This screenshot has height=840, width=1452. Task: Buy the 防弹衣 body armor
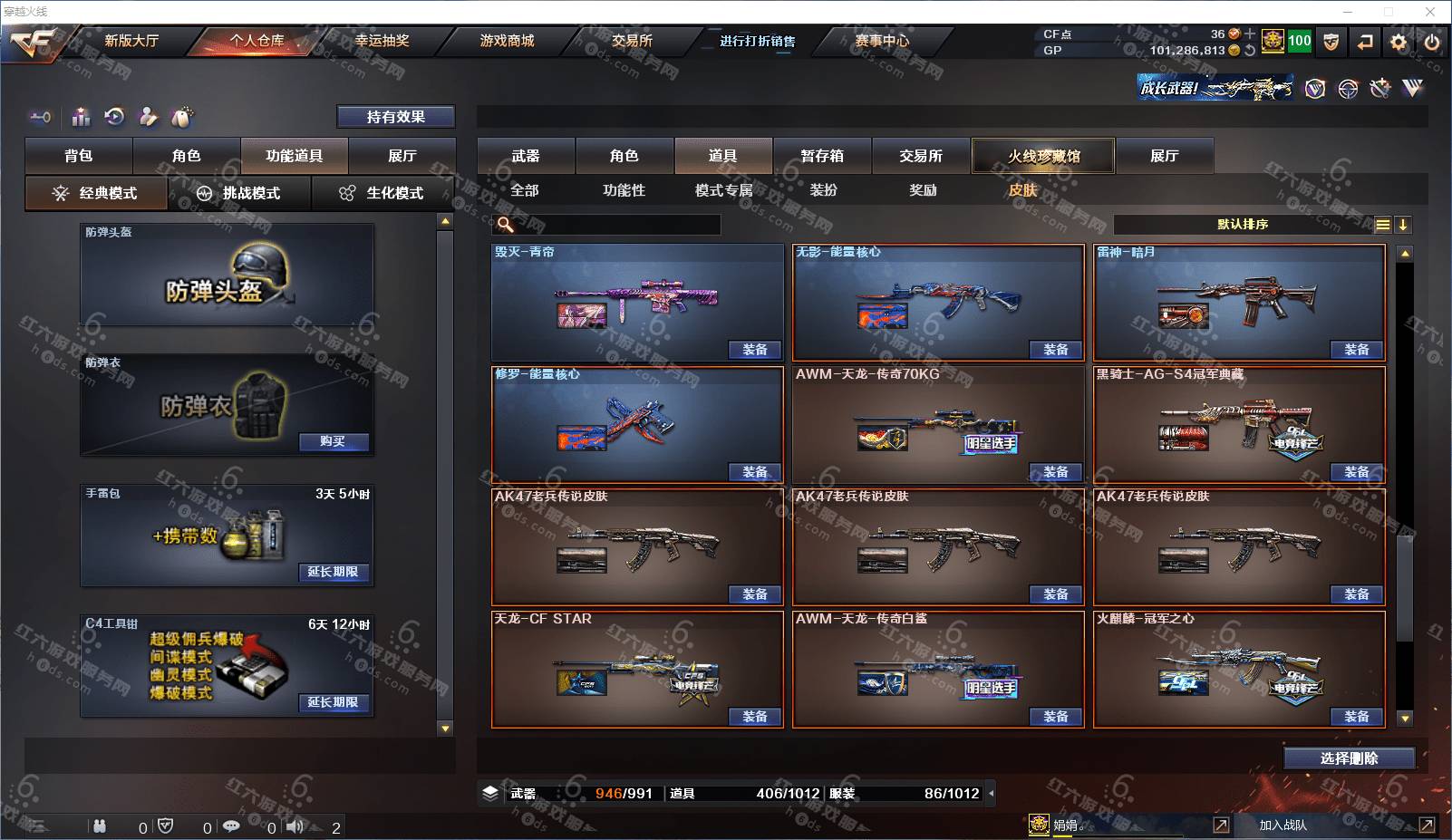333,441
